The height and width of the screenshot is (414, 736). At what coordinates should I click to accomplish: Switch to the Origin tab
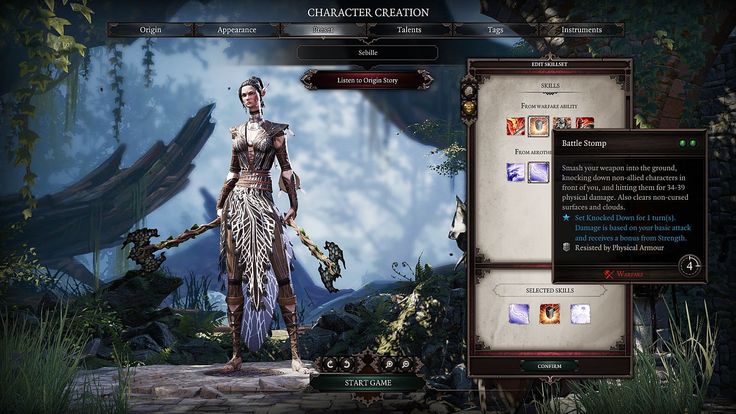(x=153, y=30)
